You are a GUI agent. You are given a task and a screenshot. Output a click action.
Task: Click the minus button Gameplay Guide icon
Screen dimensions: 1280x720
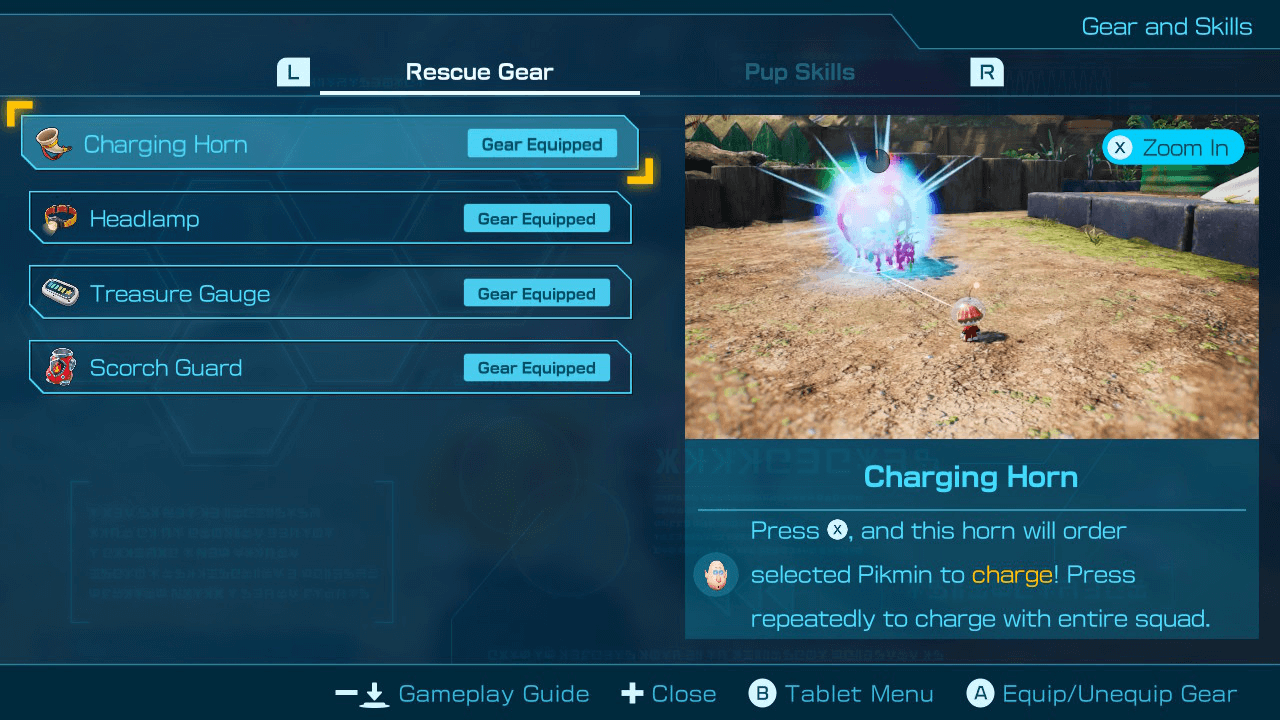pyautogui.click(x=361, y=693)
